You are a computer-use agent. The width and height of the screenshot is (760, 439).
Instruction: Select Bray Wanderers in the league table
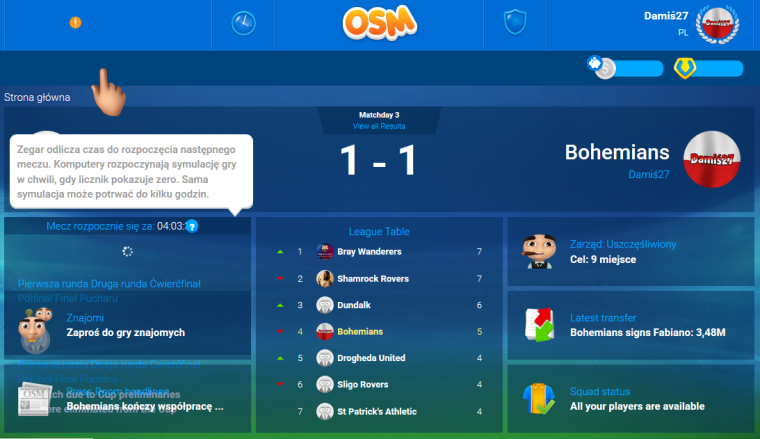(x=380, y=251)
